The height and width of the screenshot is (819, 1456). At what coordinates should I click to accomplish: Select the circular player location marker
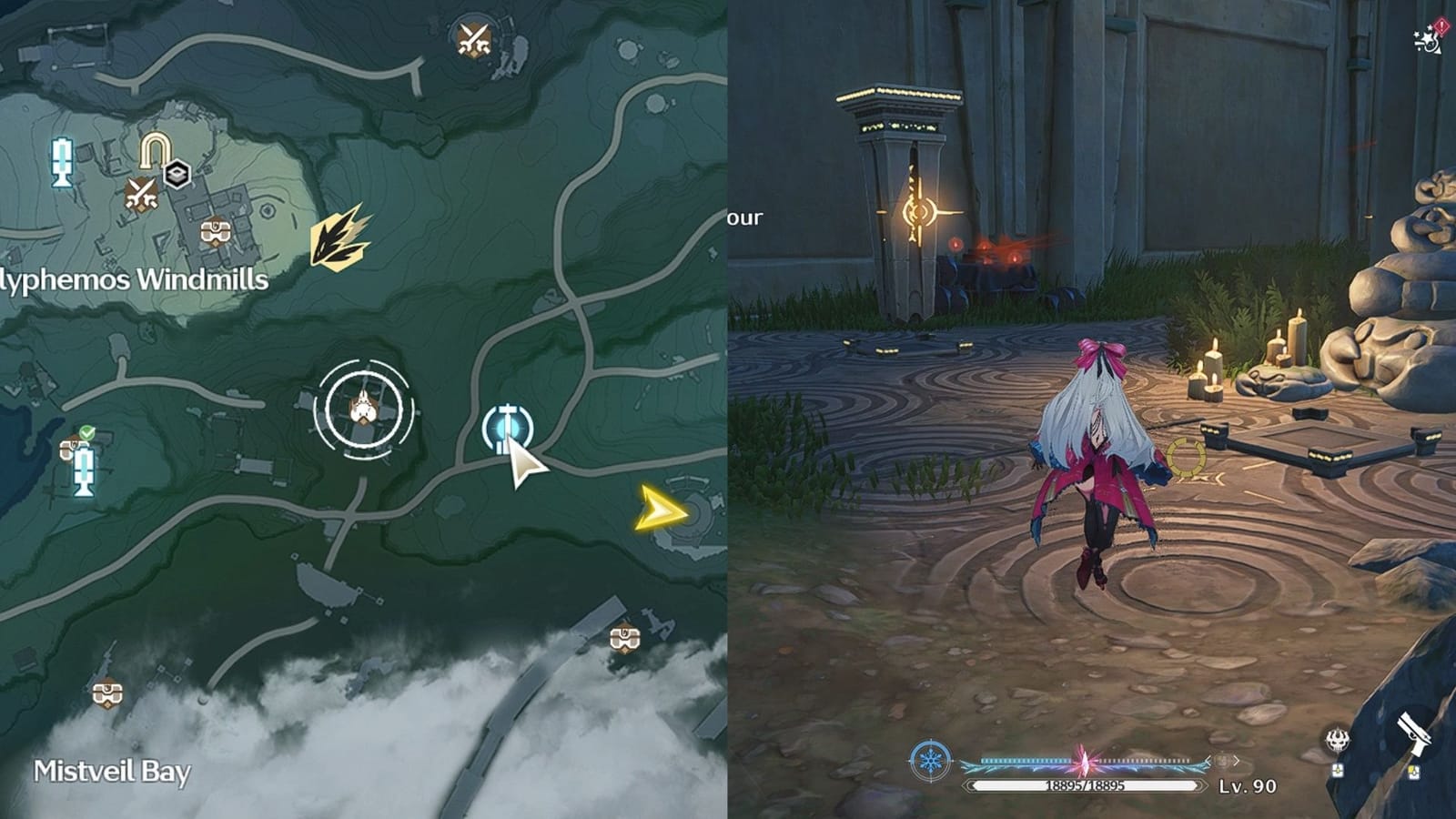click(364, 409)
